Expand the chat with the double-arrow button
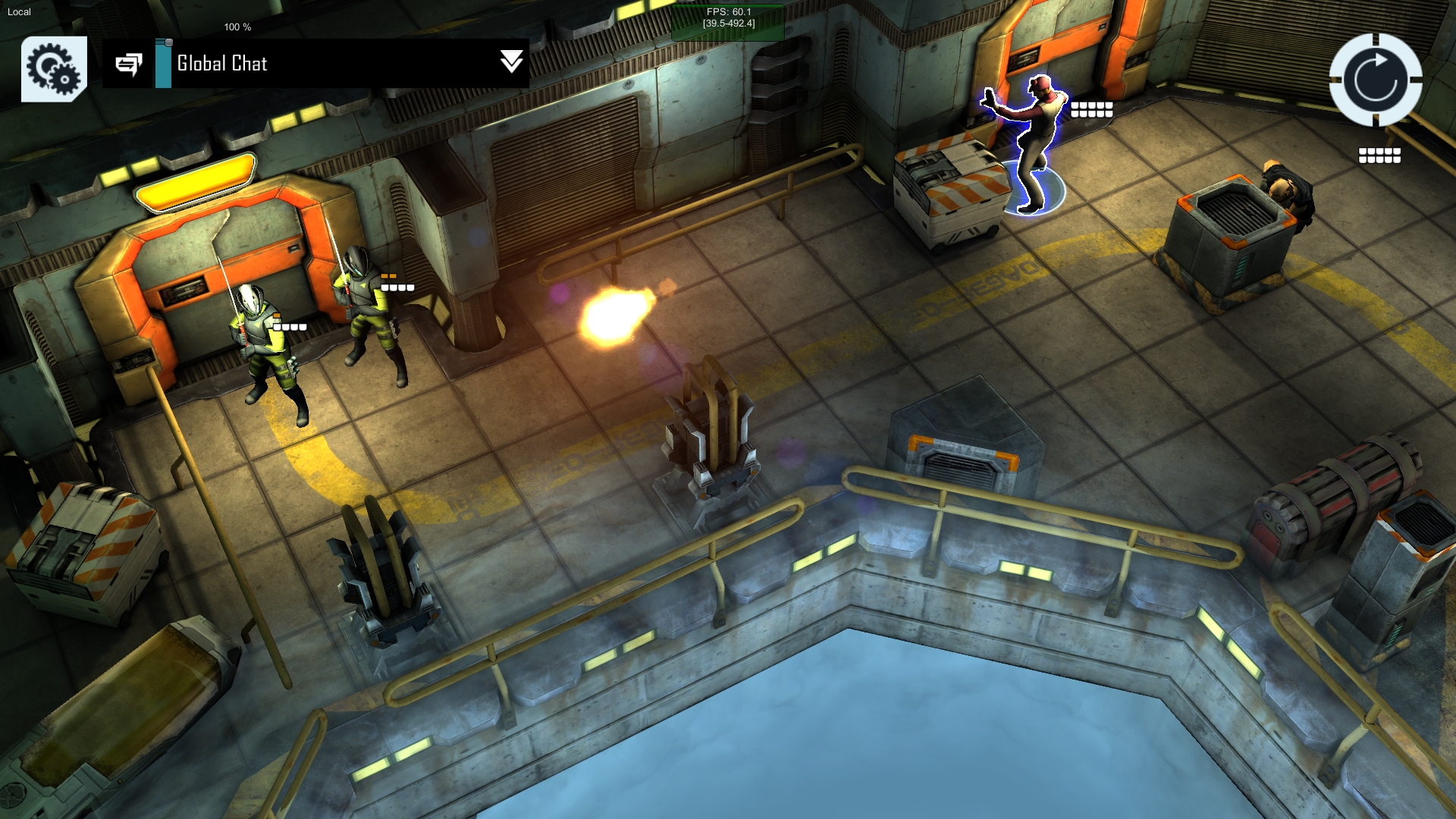1456x819 pixels. tap(512, 62)
